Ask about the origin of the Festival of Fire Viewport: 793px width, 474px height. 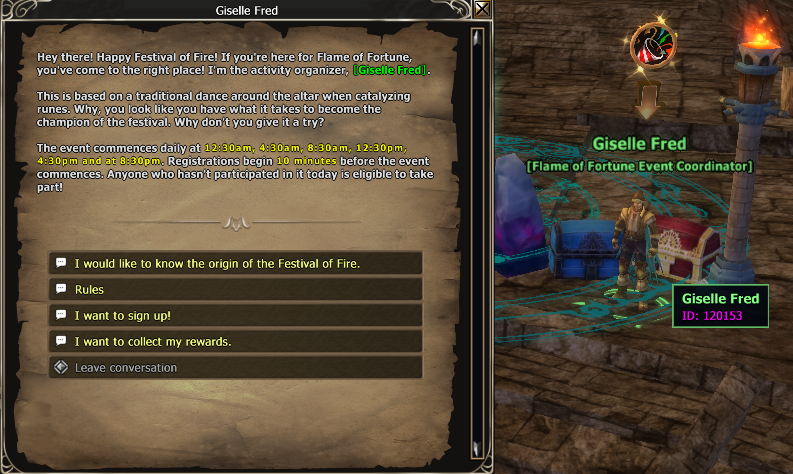235,263
